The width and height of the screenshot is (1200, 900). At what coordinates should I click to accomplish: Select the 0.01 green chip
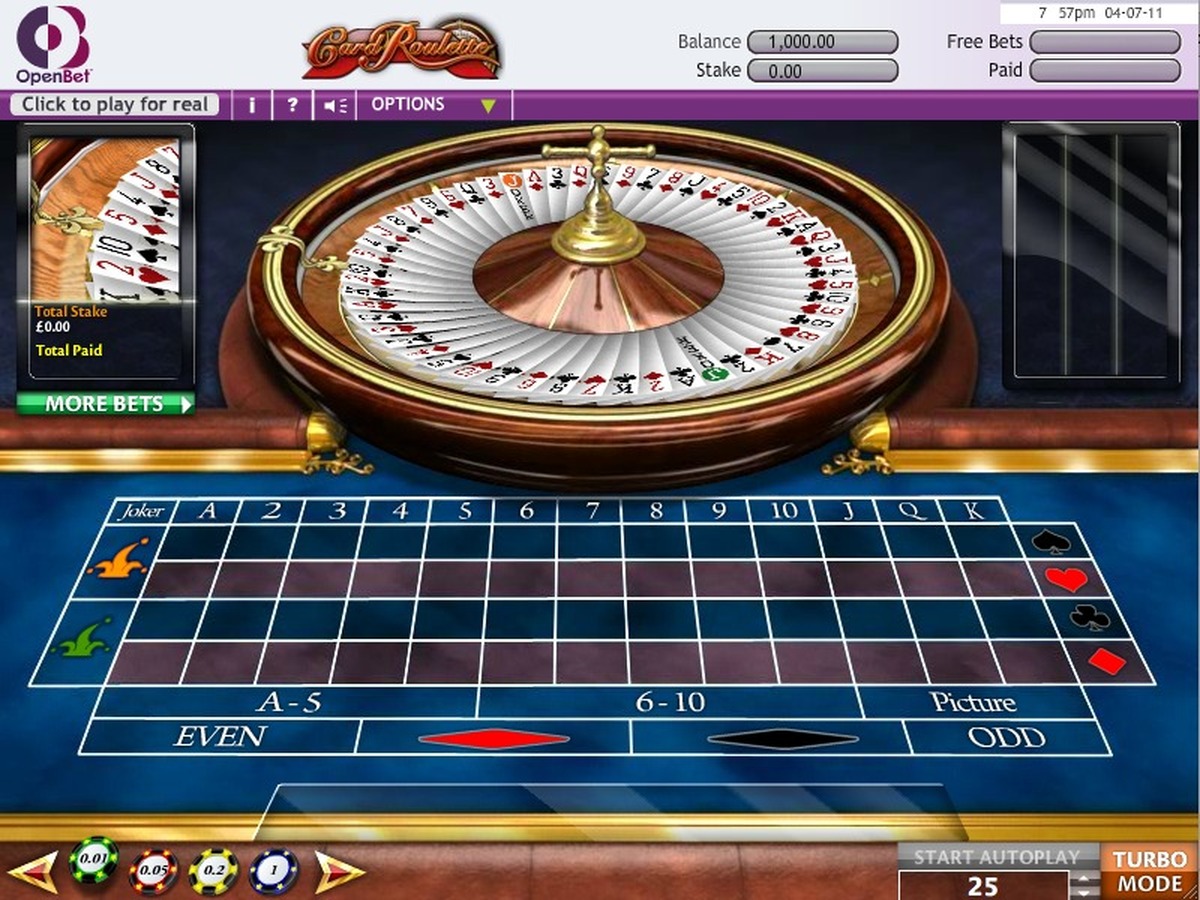pyautogui.click(x=94, y=862)
